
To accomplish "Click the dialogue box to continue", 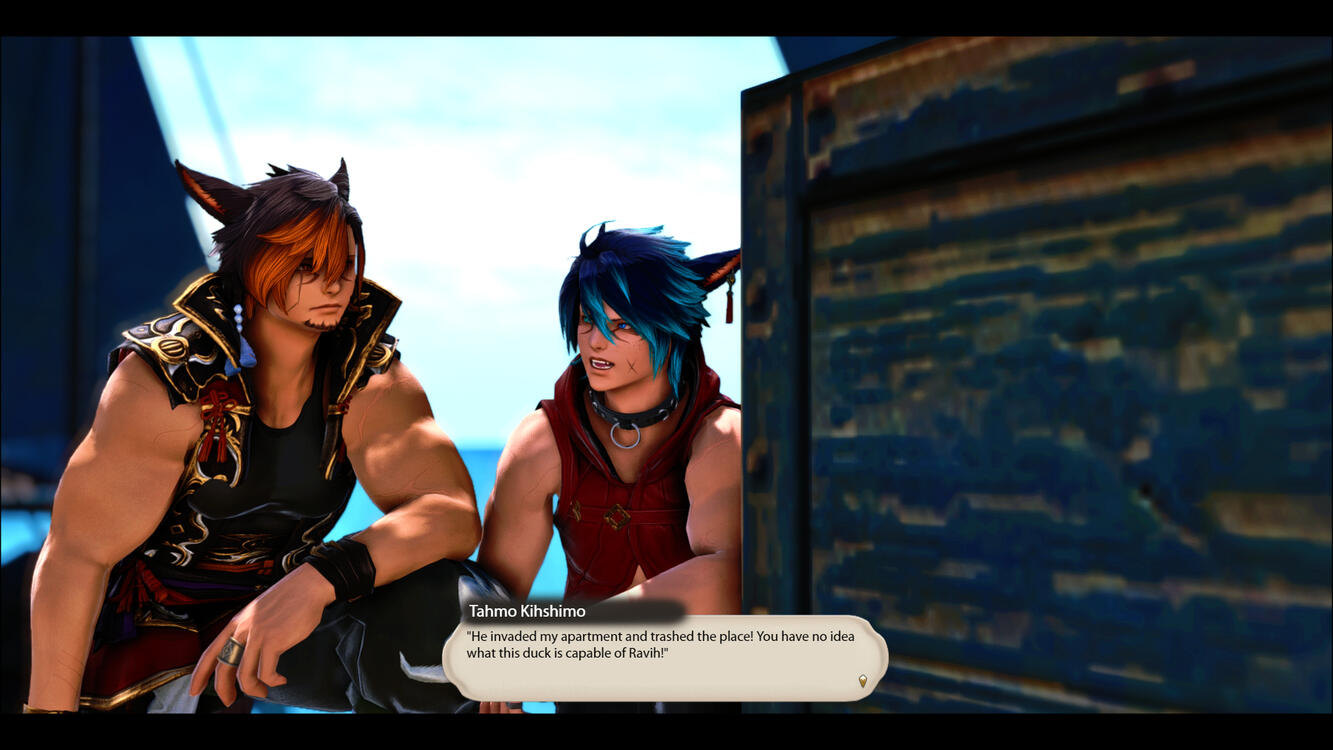I will click(x=665, y=657).
